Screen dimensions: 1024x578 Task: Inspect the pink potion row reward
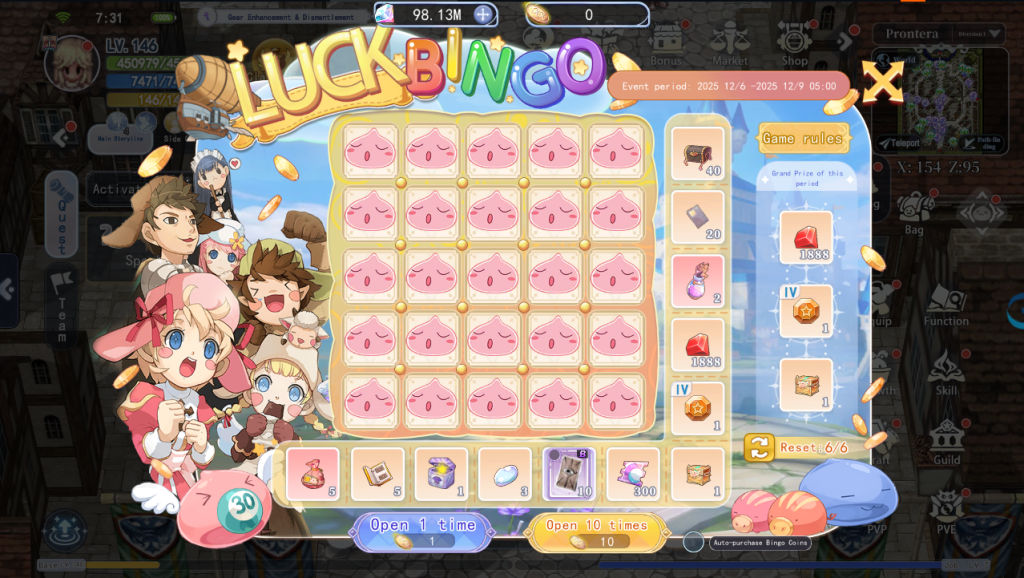coord(697,281)
